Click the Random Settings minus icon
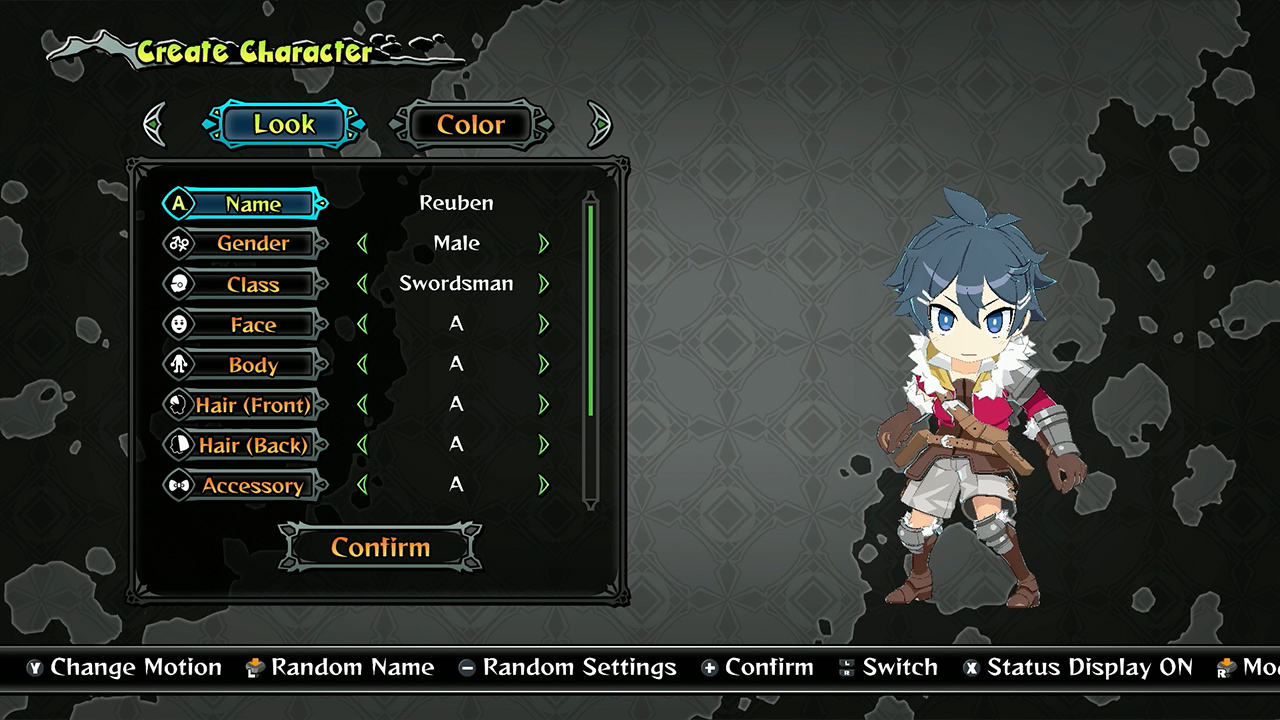Screen dimensions: 1280x720 (466, 667)
